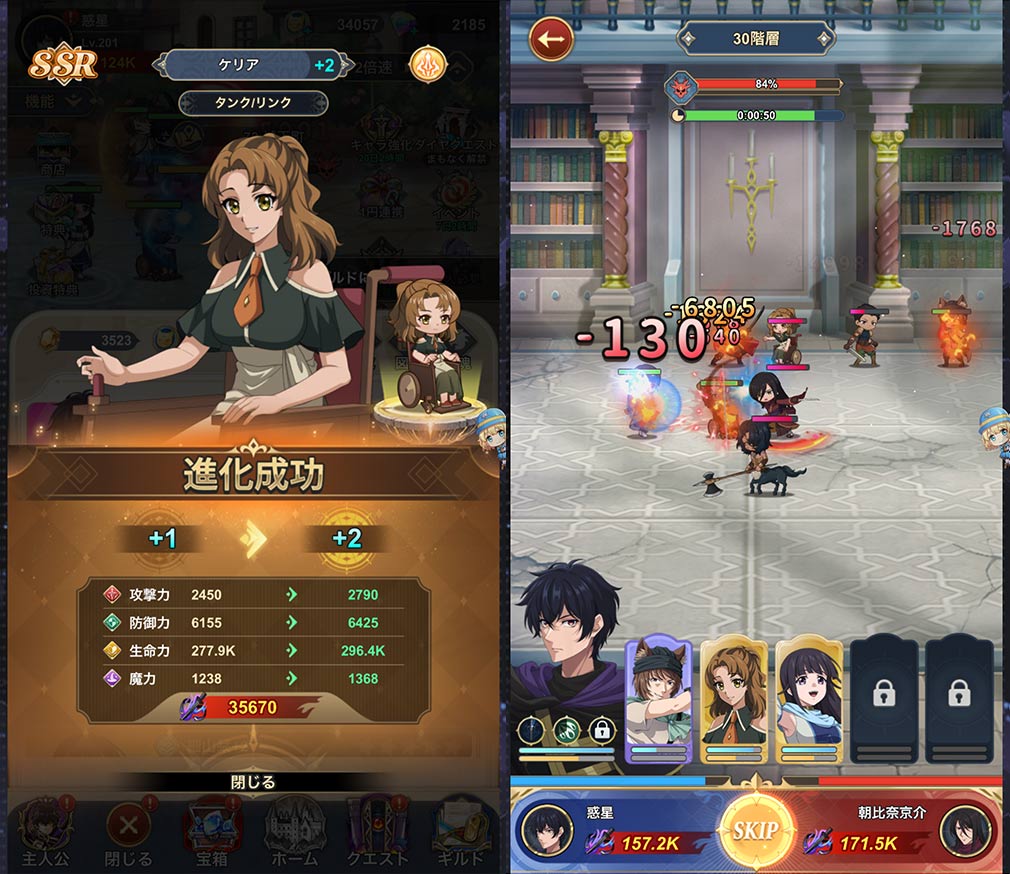Activate the green swirl skill icon
This screenshot has height=874, width=1010.
click(566, 730)
